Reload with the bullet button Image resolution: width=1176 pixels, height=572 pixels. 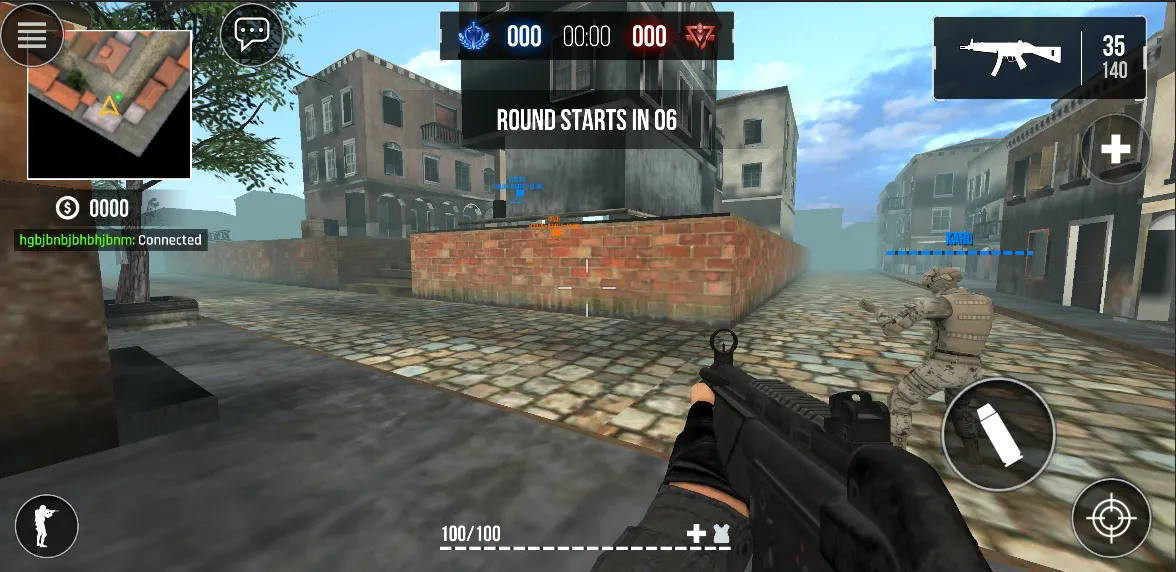pos(998,434)
